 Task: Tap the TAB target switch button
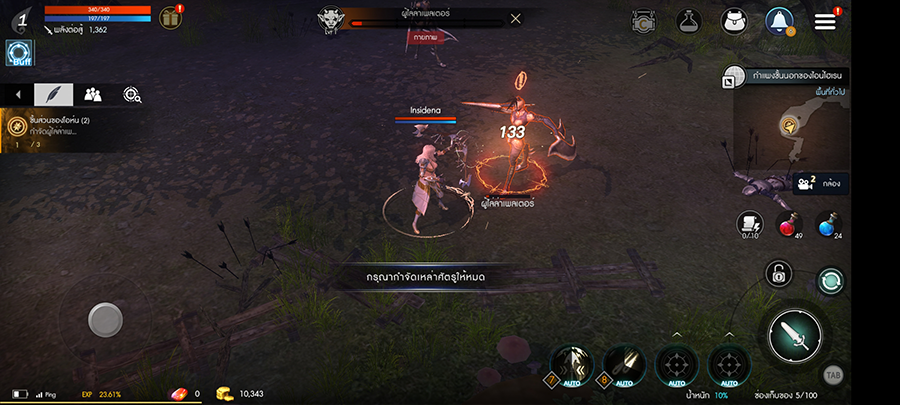click(x=832, y=375)
